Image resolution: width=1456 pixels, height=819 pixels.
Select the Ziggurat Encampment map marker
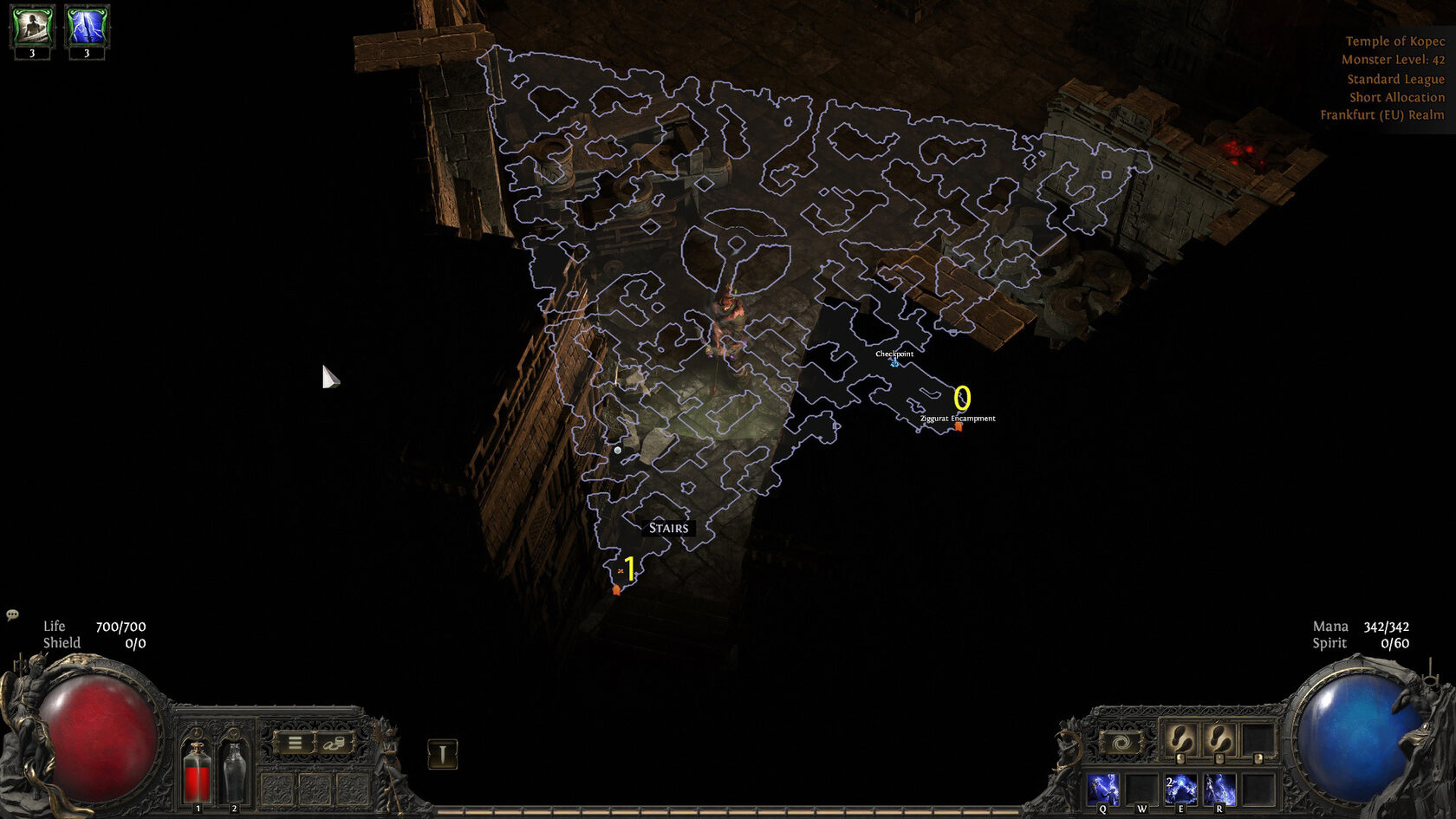click(x=959, y=426)
